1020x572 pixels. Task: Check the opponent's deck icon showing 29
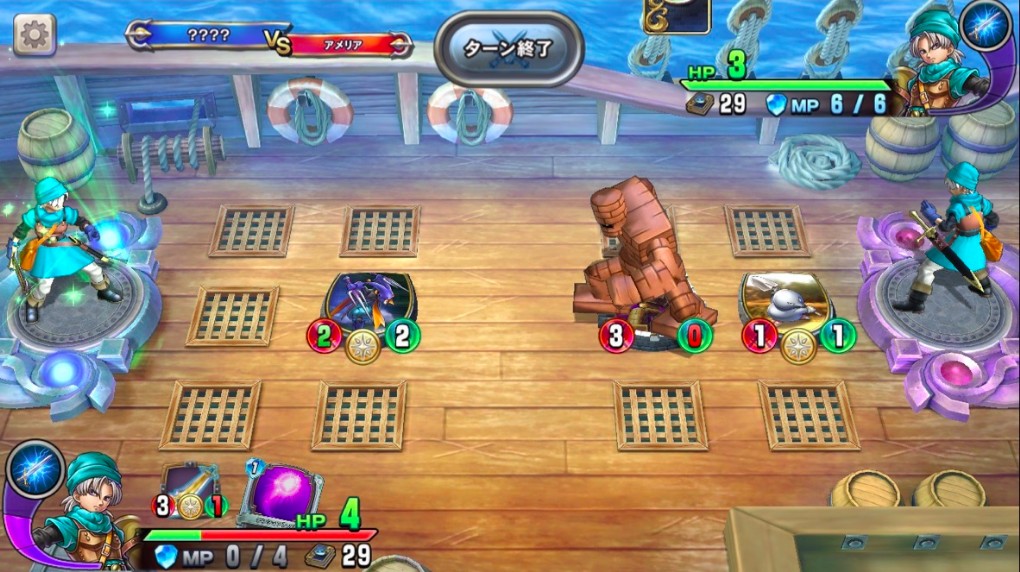[698, 103]
